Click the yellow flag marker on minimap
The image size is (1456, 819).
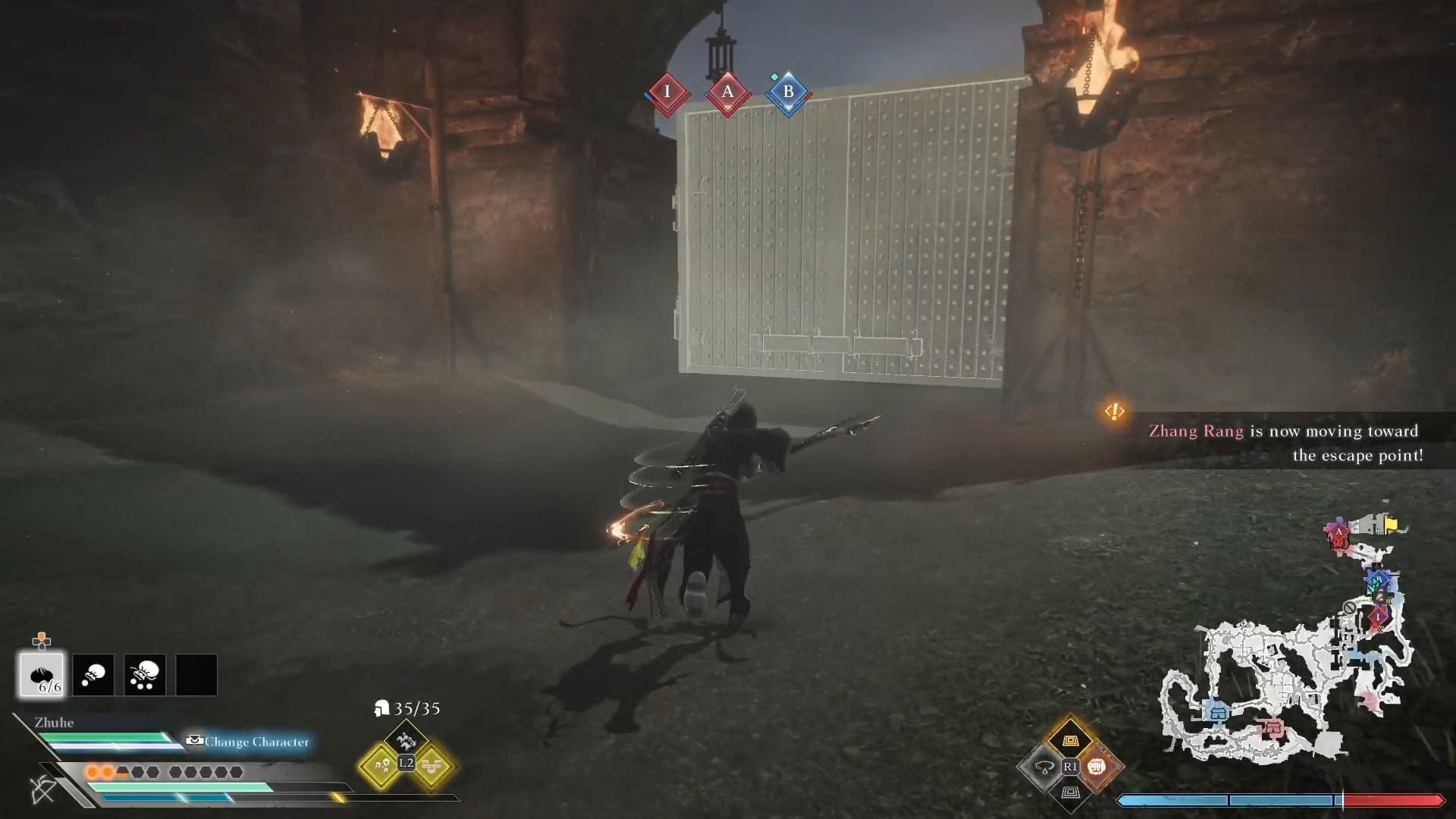click(x=1391, y=524)
